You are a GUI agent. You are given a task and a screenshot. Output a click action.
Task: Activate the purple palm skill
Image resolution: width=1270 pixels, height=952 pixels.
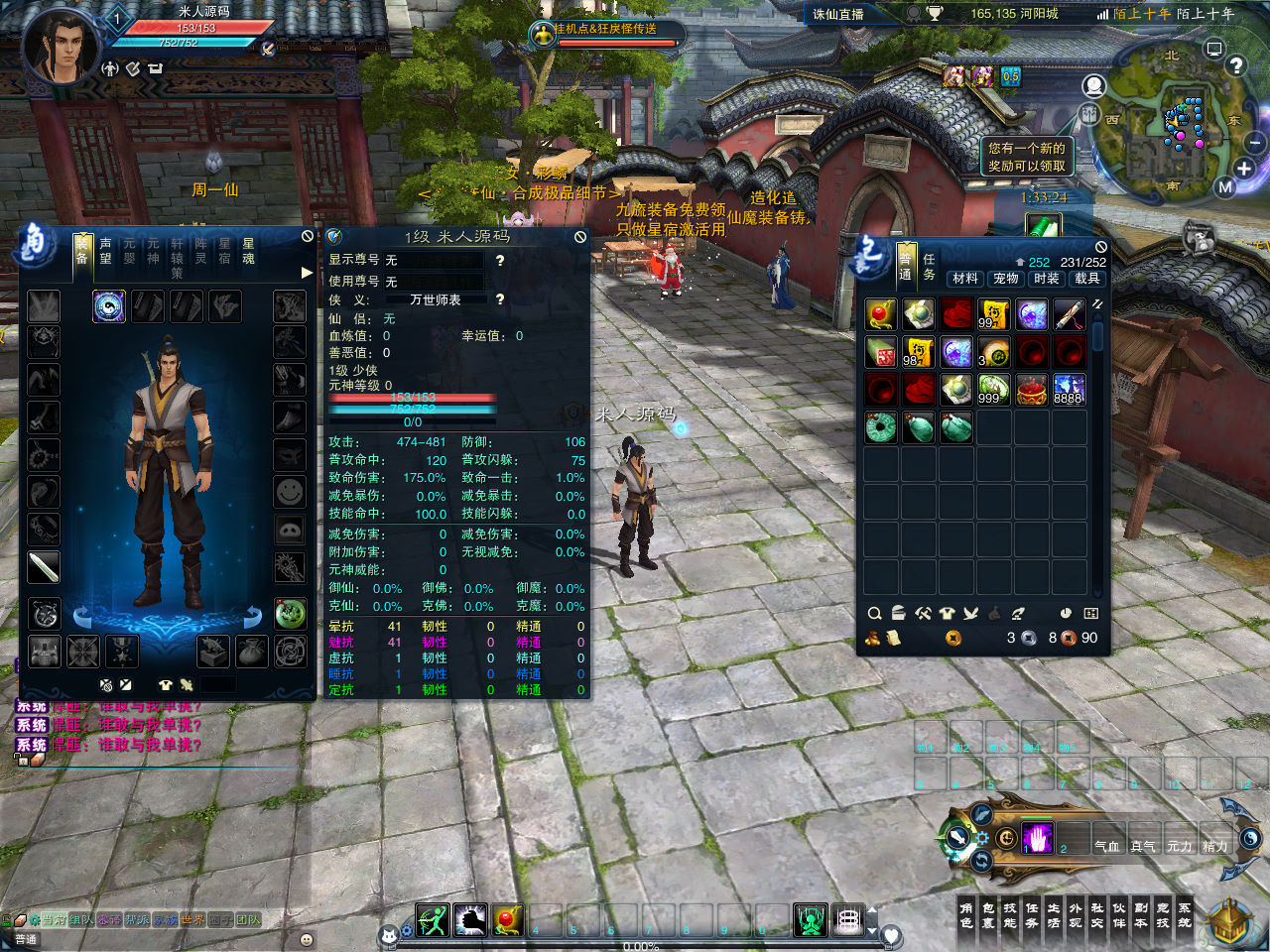tap(1037, 839)
